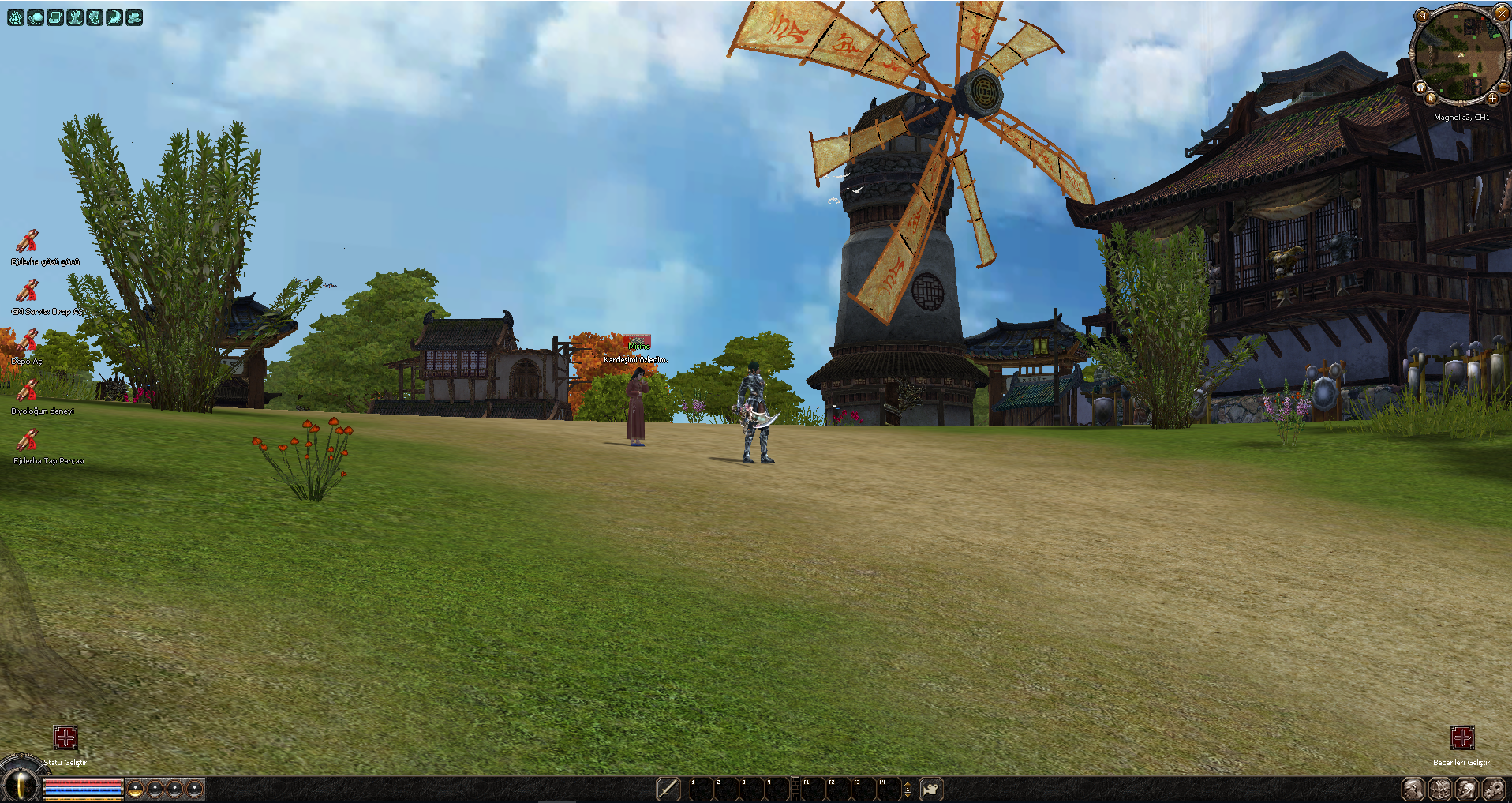Zoom out the minimap with the minus button
This screenshot has height=803, width=1512.
pyautogui.click(x=1504, y=87)
